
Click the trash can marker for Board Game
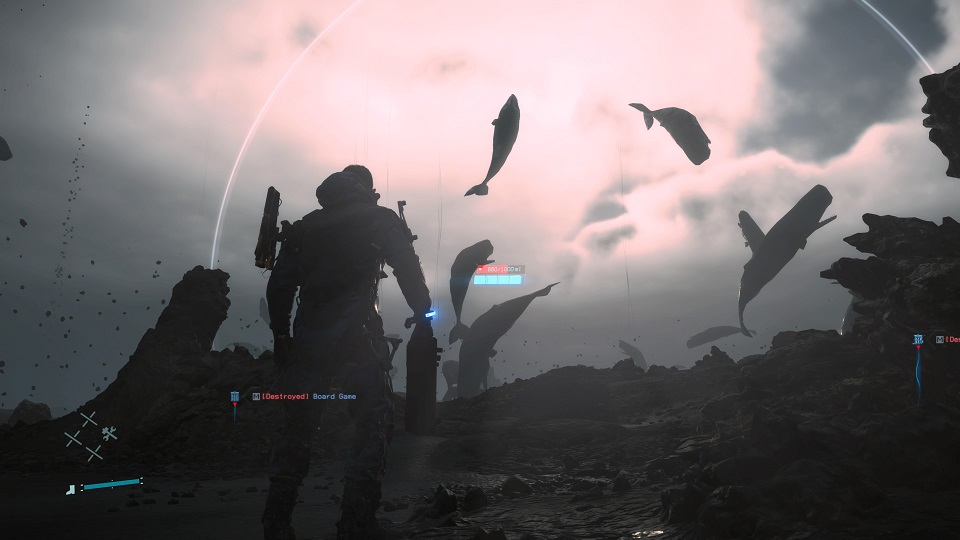[x=235, y=397]
